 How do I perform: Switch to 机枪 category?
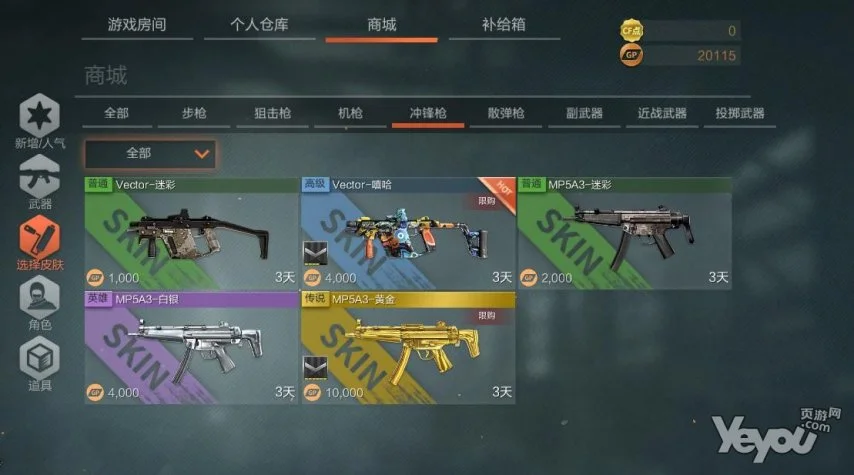tap(349, 114)
